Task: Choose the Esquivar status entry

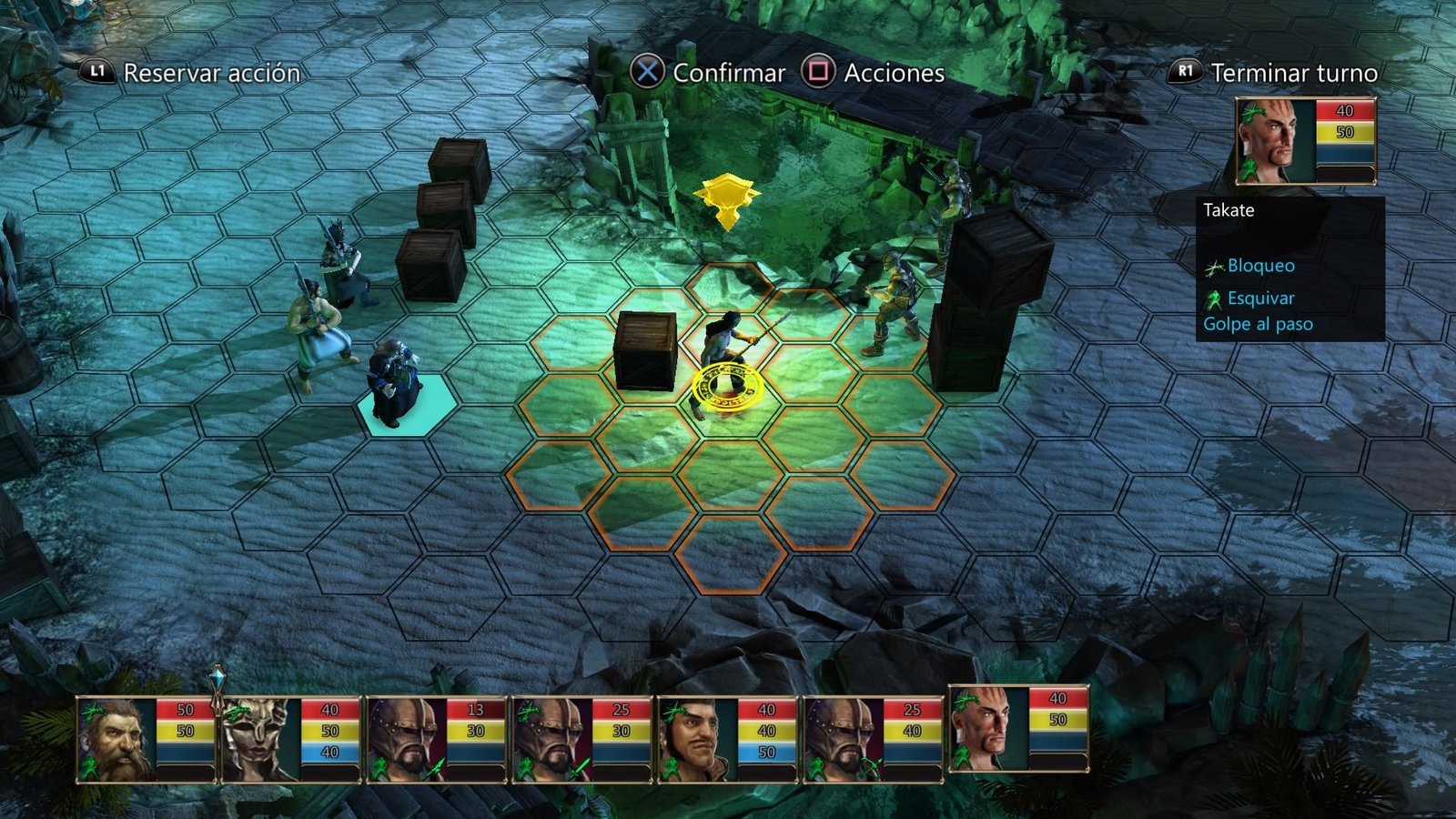Action: pos(1260,298)
